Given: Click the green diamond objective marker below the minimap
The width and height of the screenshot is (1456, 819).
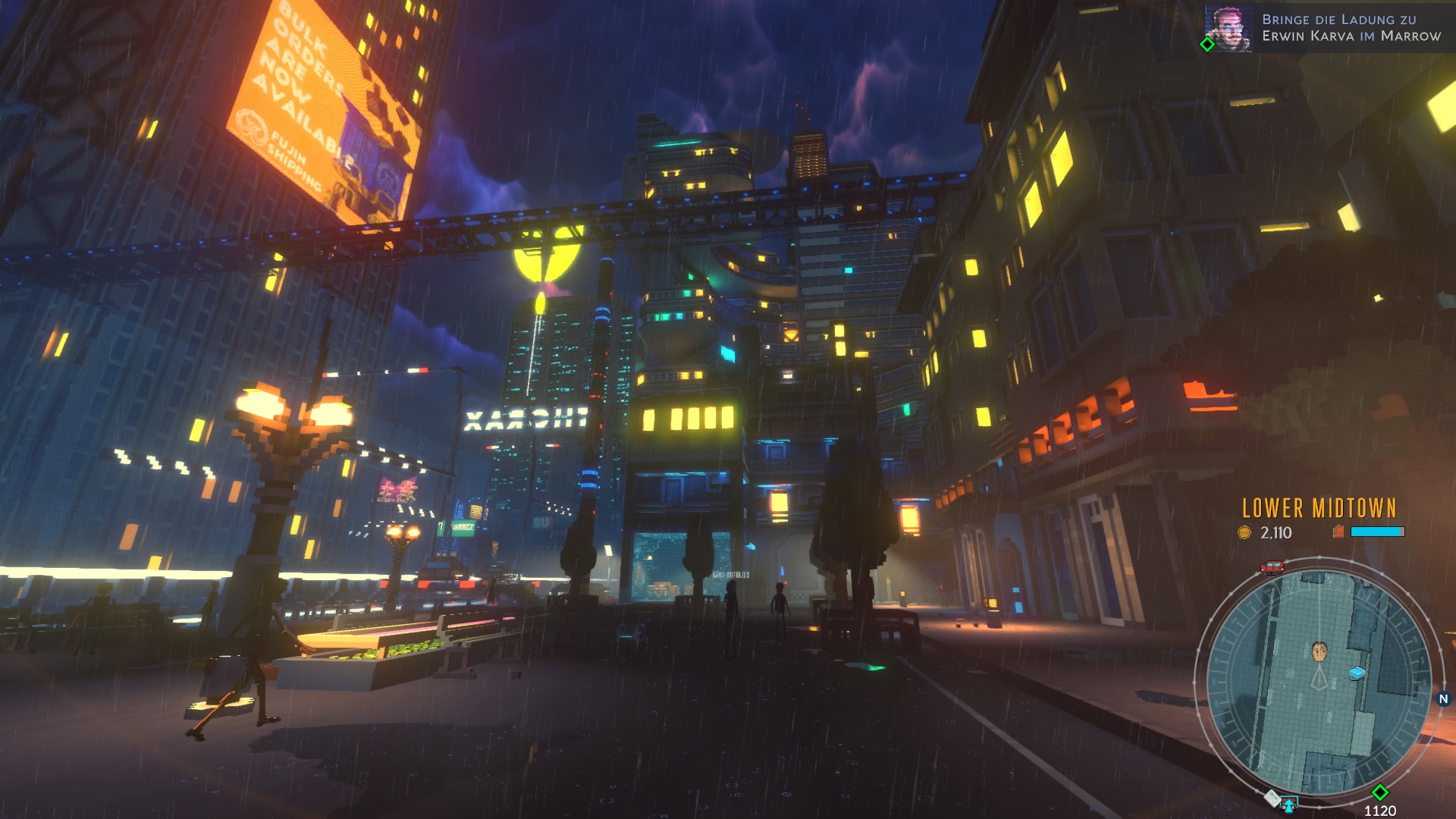Looking at the screenshot, I should 1379,792.
